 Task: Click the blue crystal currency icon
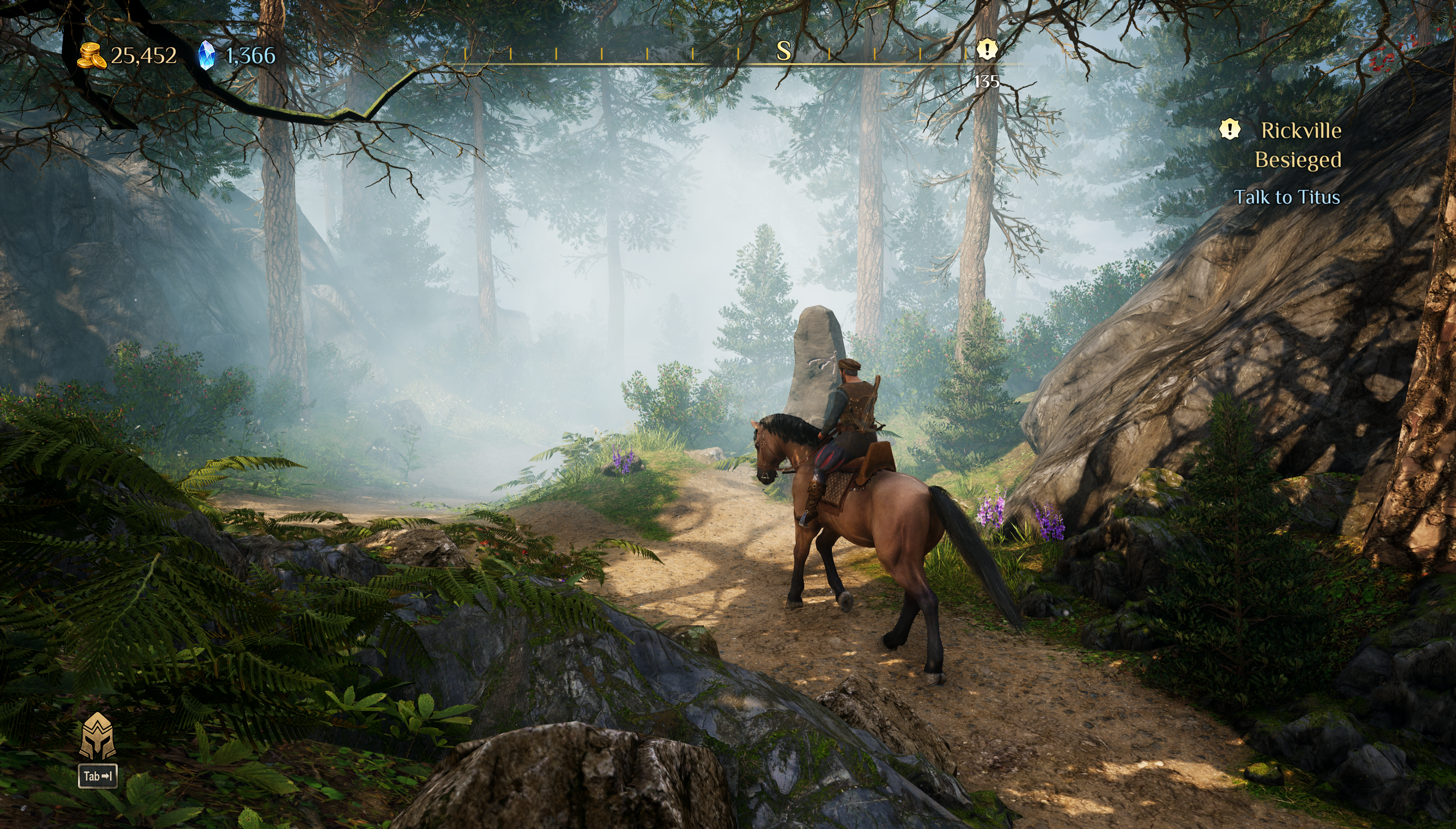coord(206,56)
